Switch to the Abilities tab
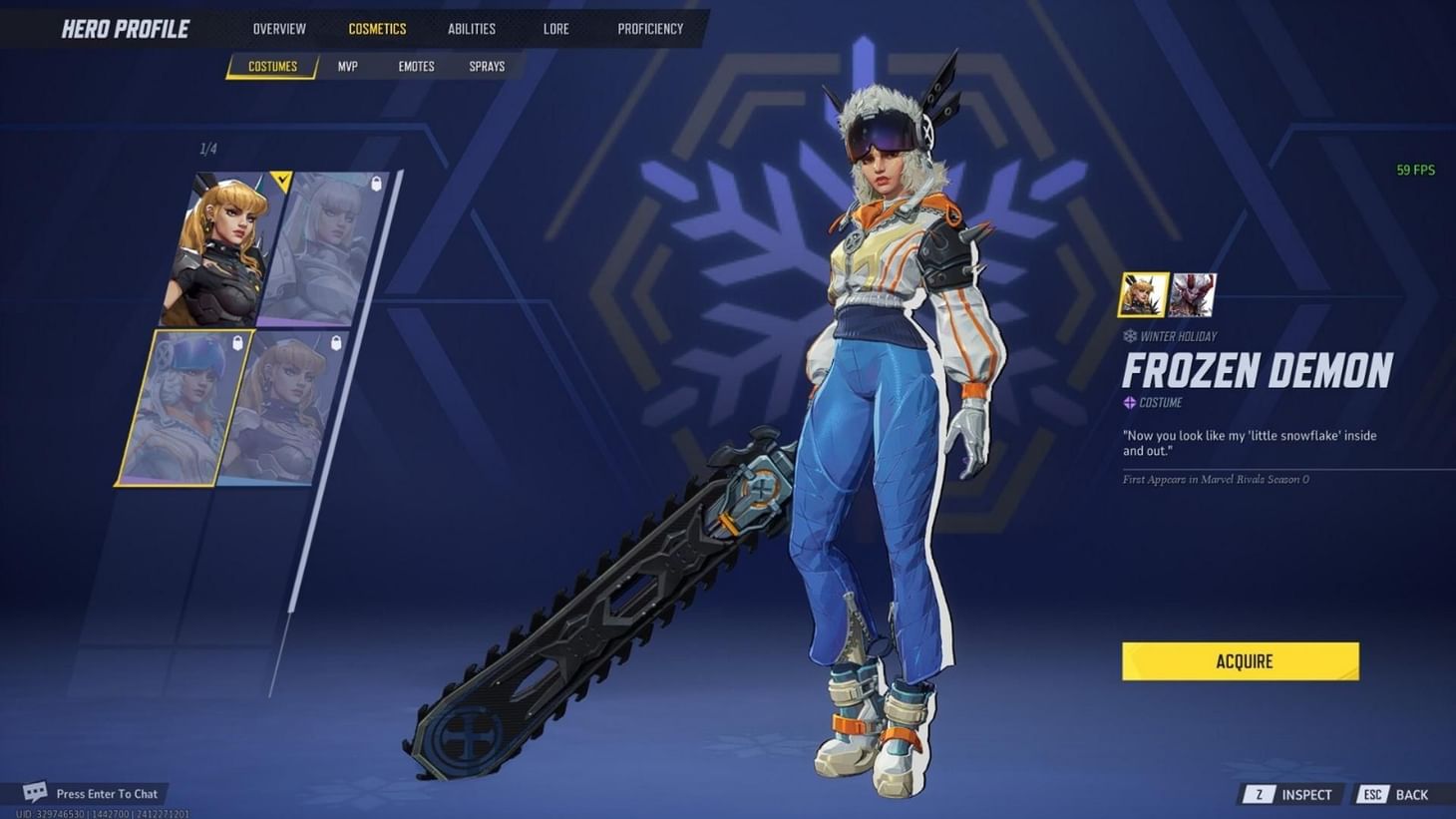 pos(471,28)
